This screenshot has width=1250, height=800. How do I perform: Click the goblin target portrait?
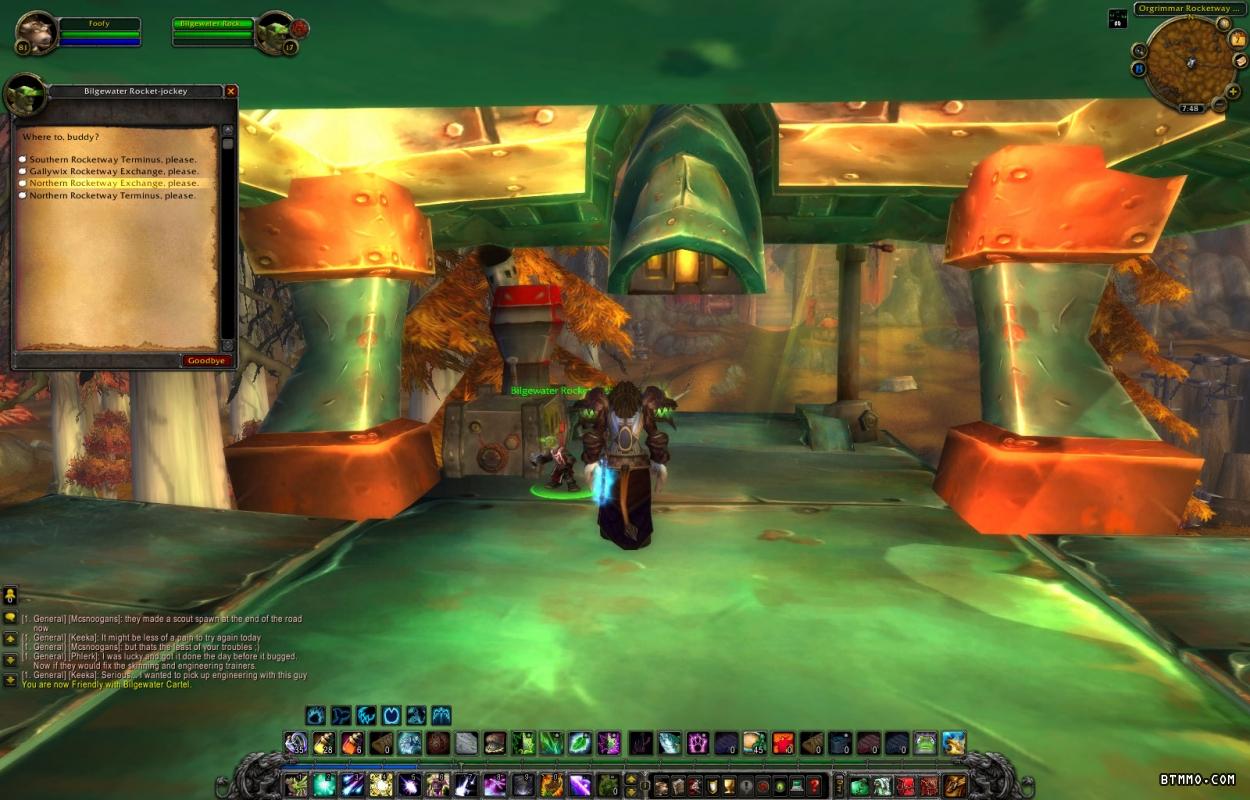click(273, 32)
